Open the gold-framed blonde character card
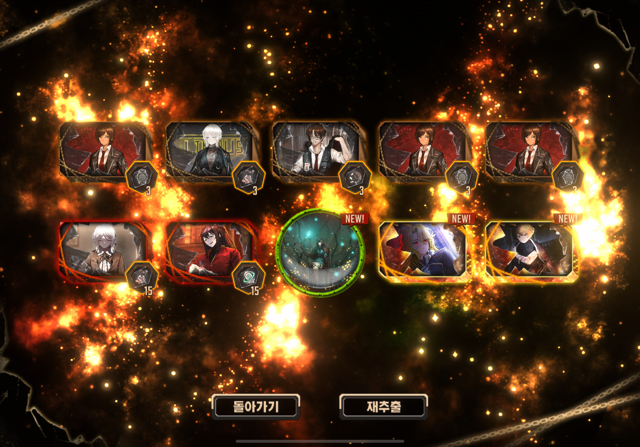The height and width of the screenshot is (447, 640). [x=530, y=253]
